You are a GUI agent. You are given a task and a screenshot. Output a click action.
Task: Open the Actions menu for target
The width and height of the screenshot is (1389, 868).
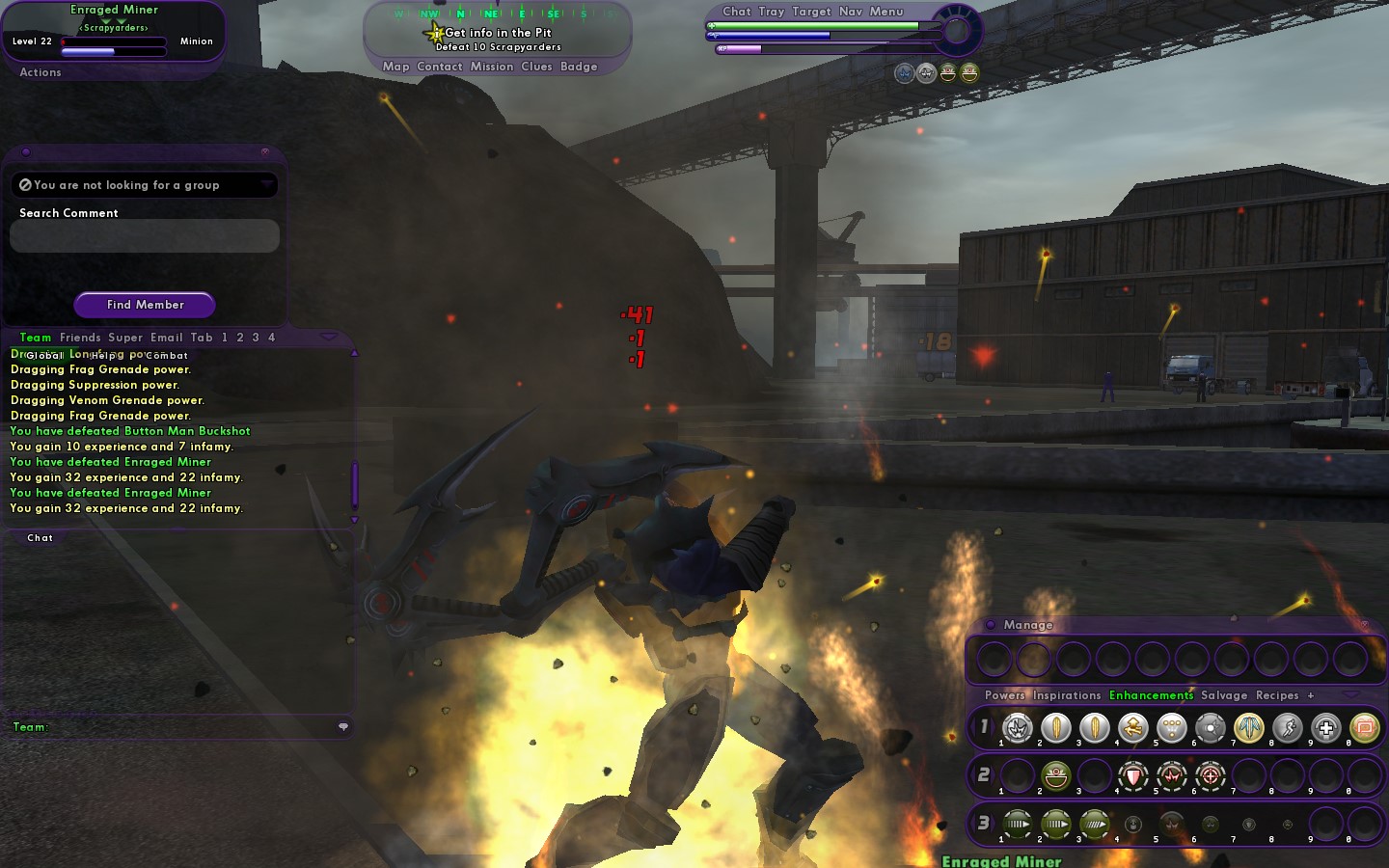[x=41, y=72]
